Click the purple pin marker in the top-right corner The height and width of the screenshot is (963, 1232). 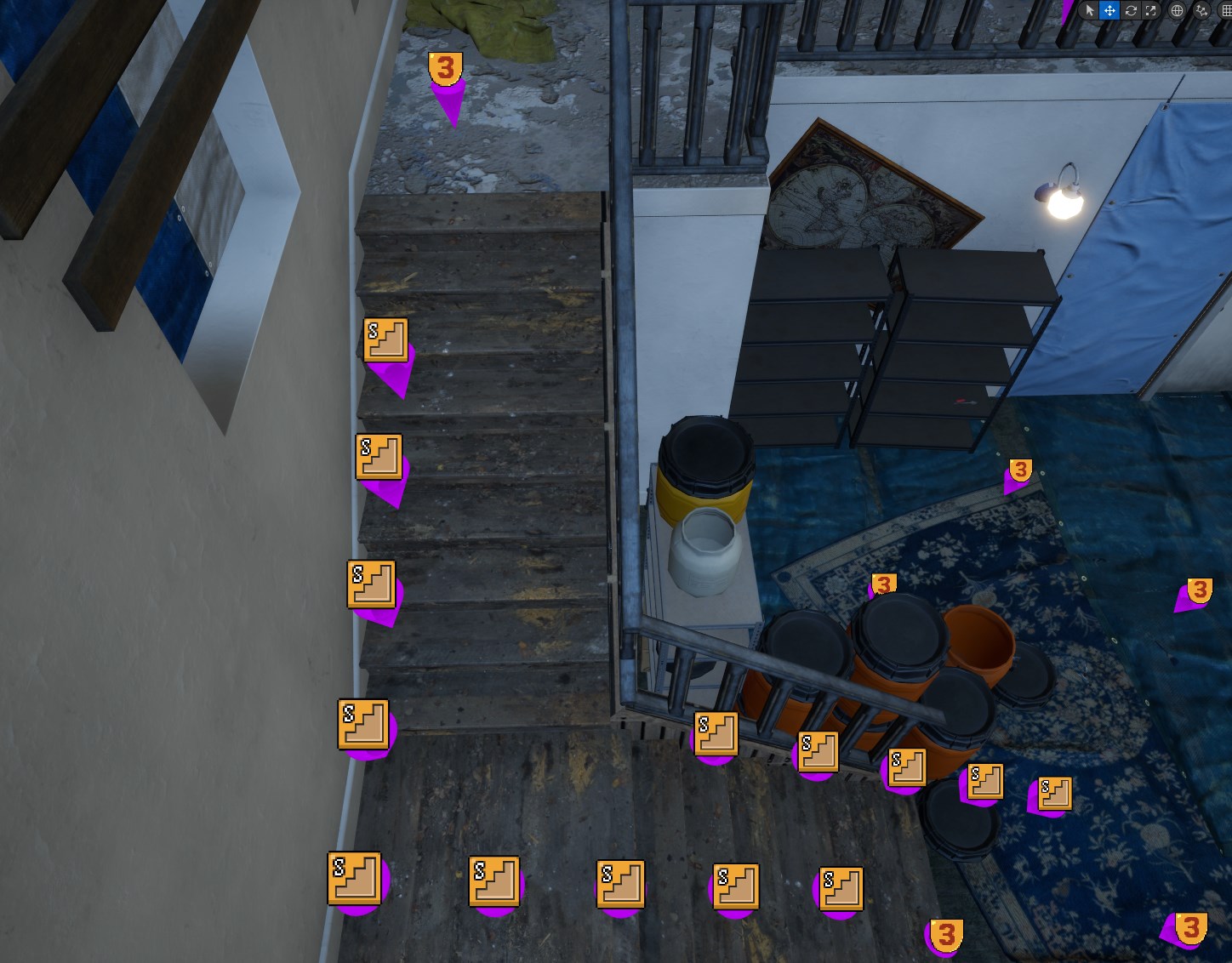(x=1066, y=7)
